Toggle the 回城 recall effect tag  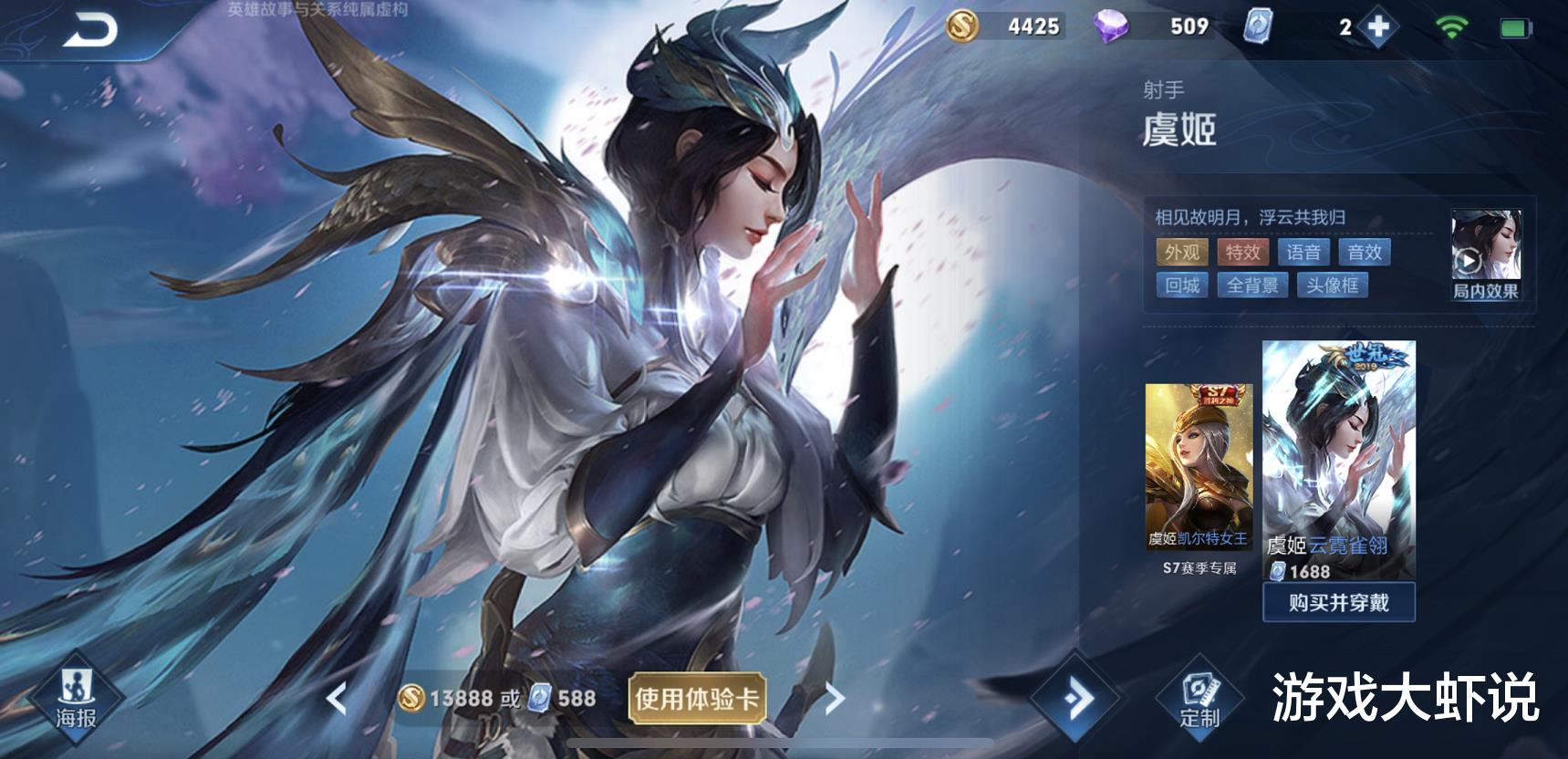click(x=1182, y=286)
